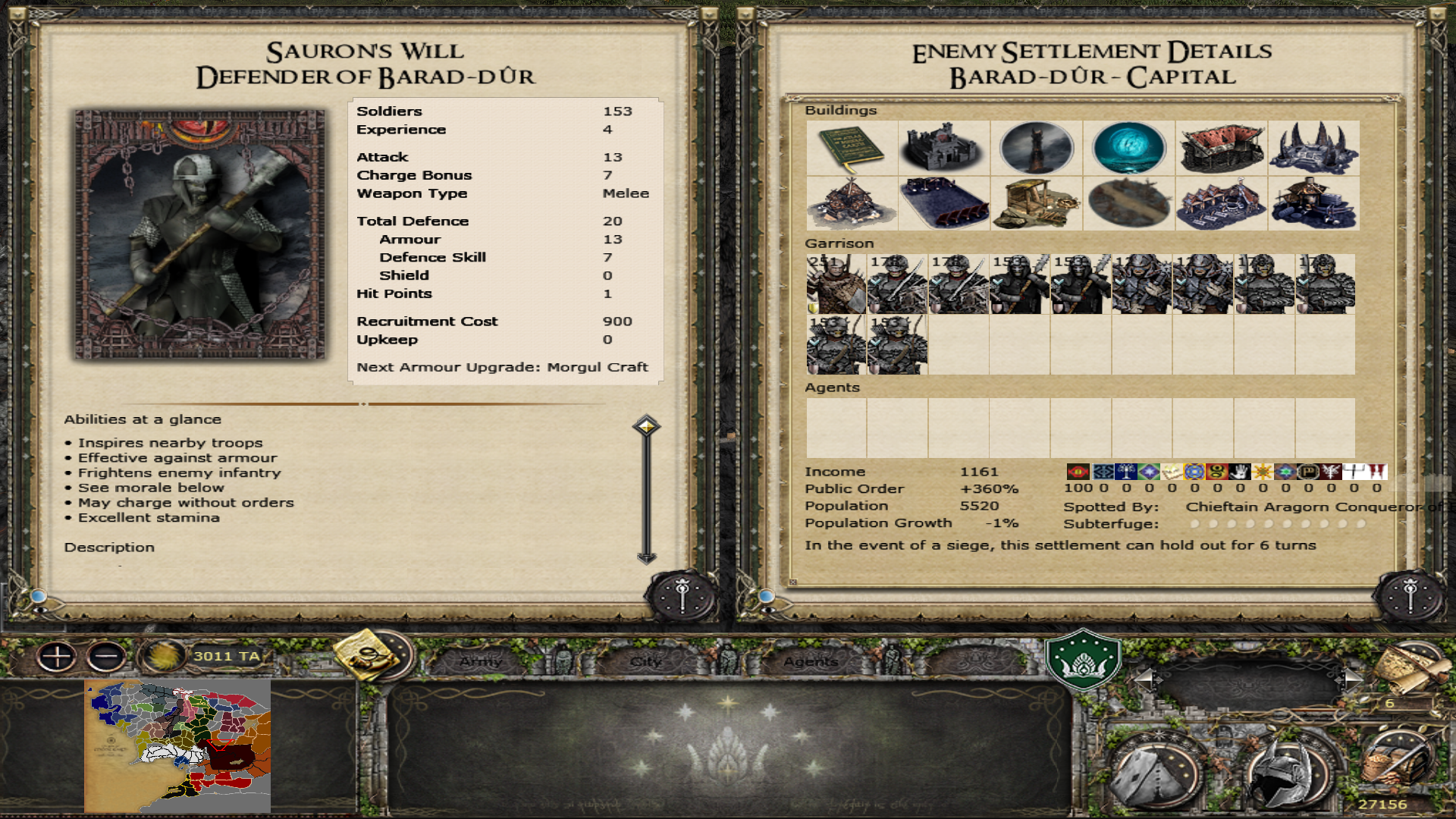Click the campaign minimap of Middle-earth
The height and width of the screenshot is (819, 1456).
pyautogui.click(x=177, y=746)
